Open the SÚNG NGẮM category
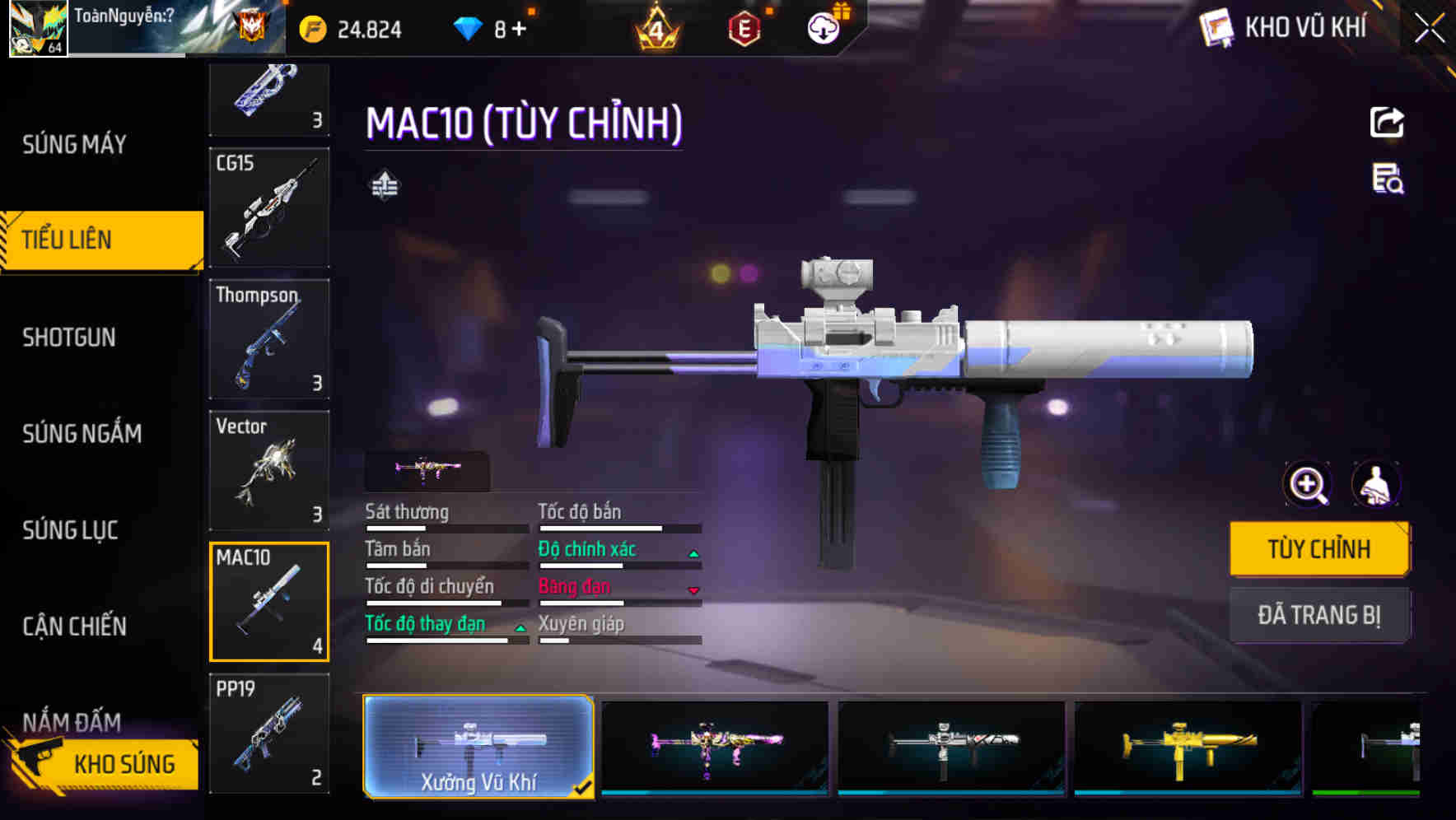The height and width of the screenshot is (820, 1456). (x=82, y=434)
